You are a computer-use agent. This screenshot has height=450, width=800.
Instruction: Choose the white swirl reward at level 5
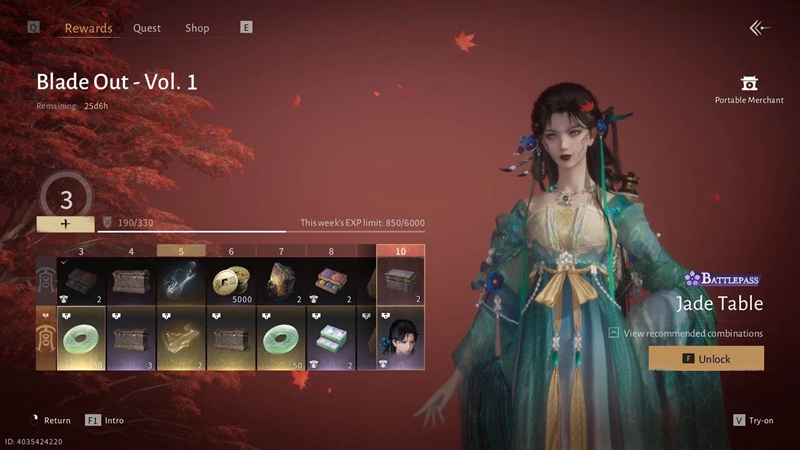point(181,282)
